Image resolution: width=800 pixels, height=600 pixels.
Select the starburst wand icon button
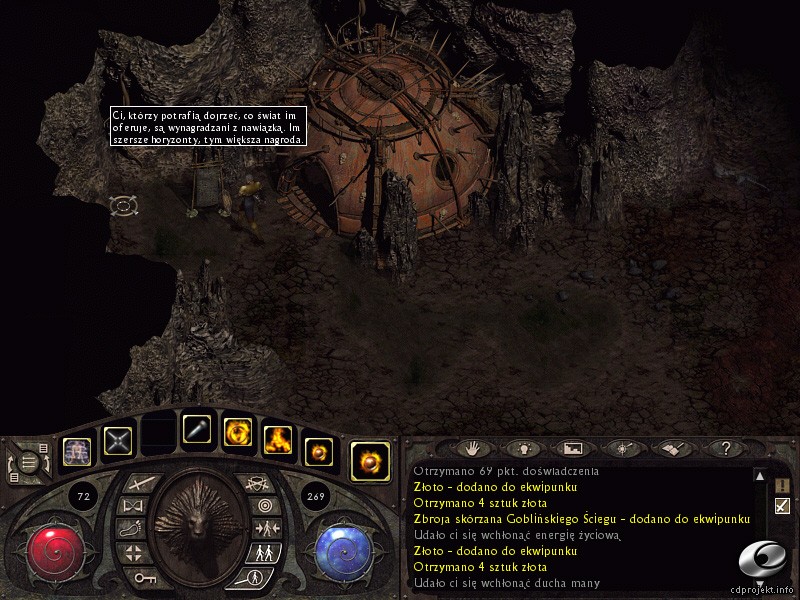point(622,449)
